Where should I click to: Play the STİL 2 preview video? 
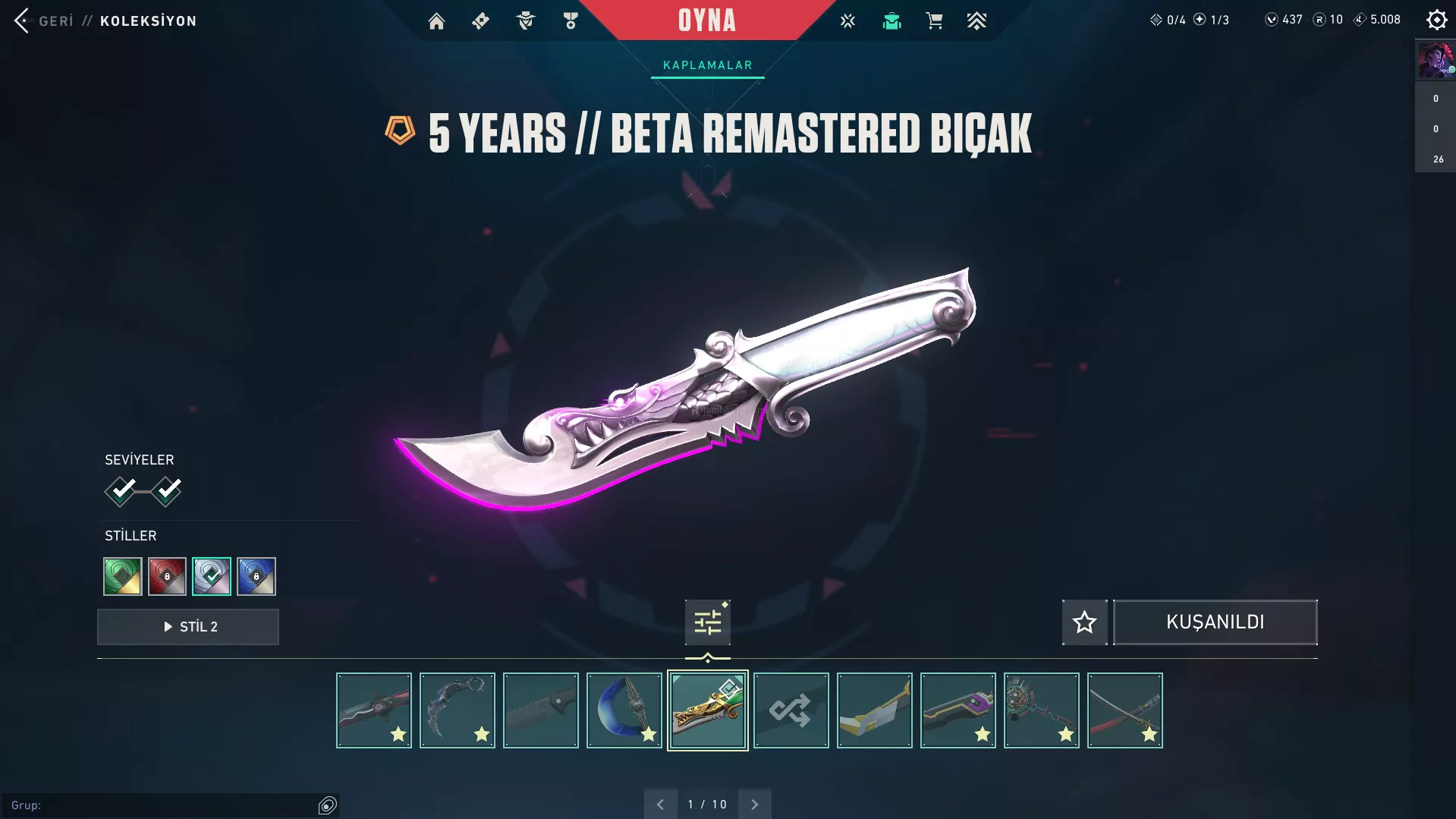(x=188, y=627)
